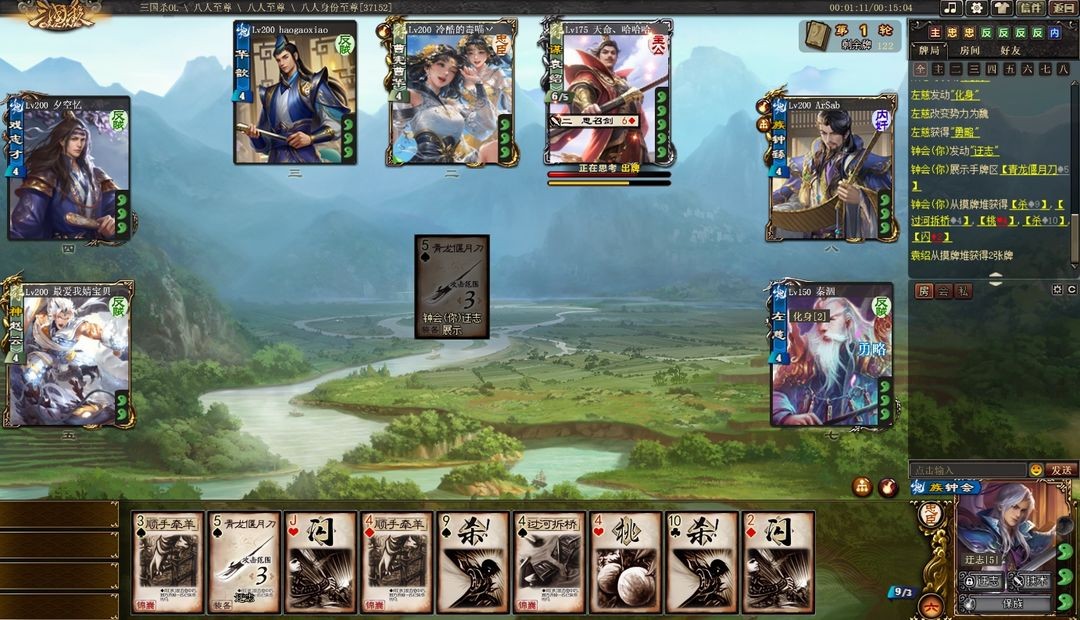Activate the 技术 skill button
Viewport: 1080px width, 620px height.
point(1027,581)
